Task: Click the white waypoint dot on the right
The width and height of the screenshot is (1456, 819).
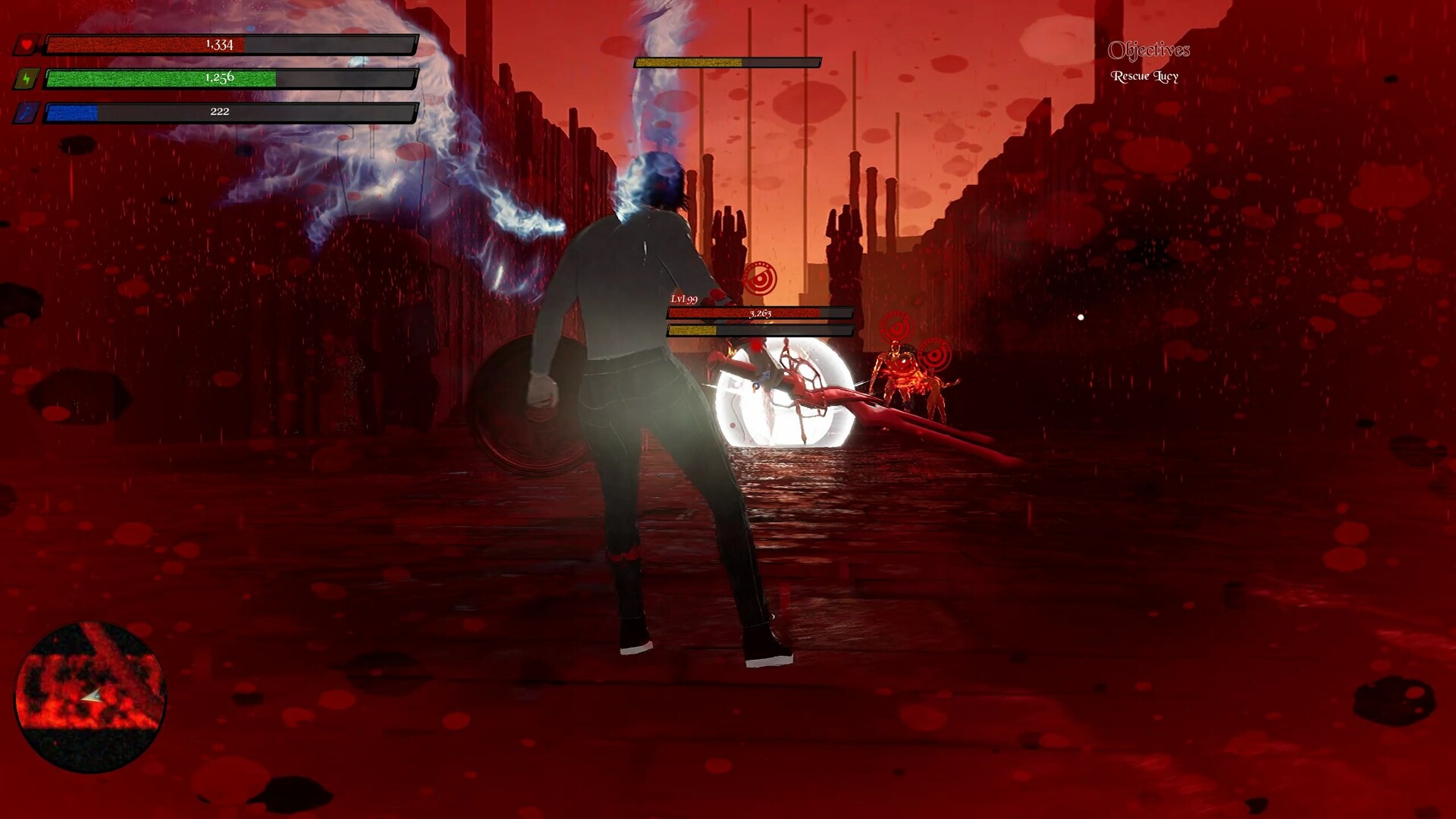Action: [x=1080, y=317]
